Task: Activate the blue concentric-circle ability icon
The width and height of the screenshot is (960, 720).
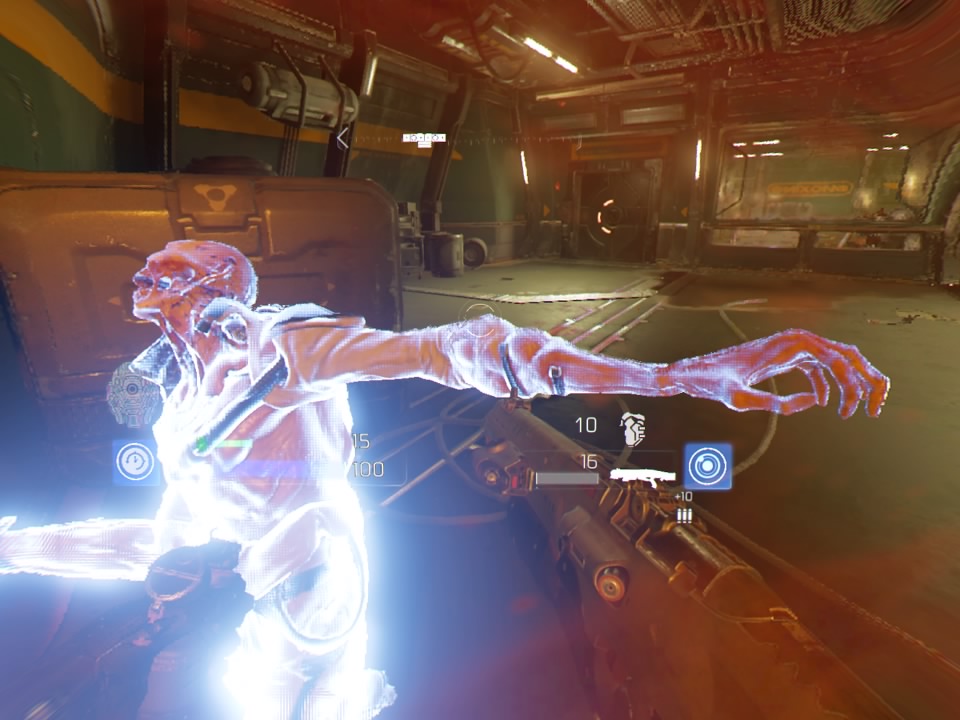Action: tap(707, 466)
